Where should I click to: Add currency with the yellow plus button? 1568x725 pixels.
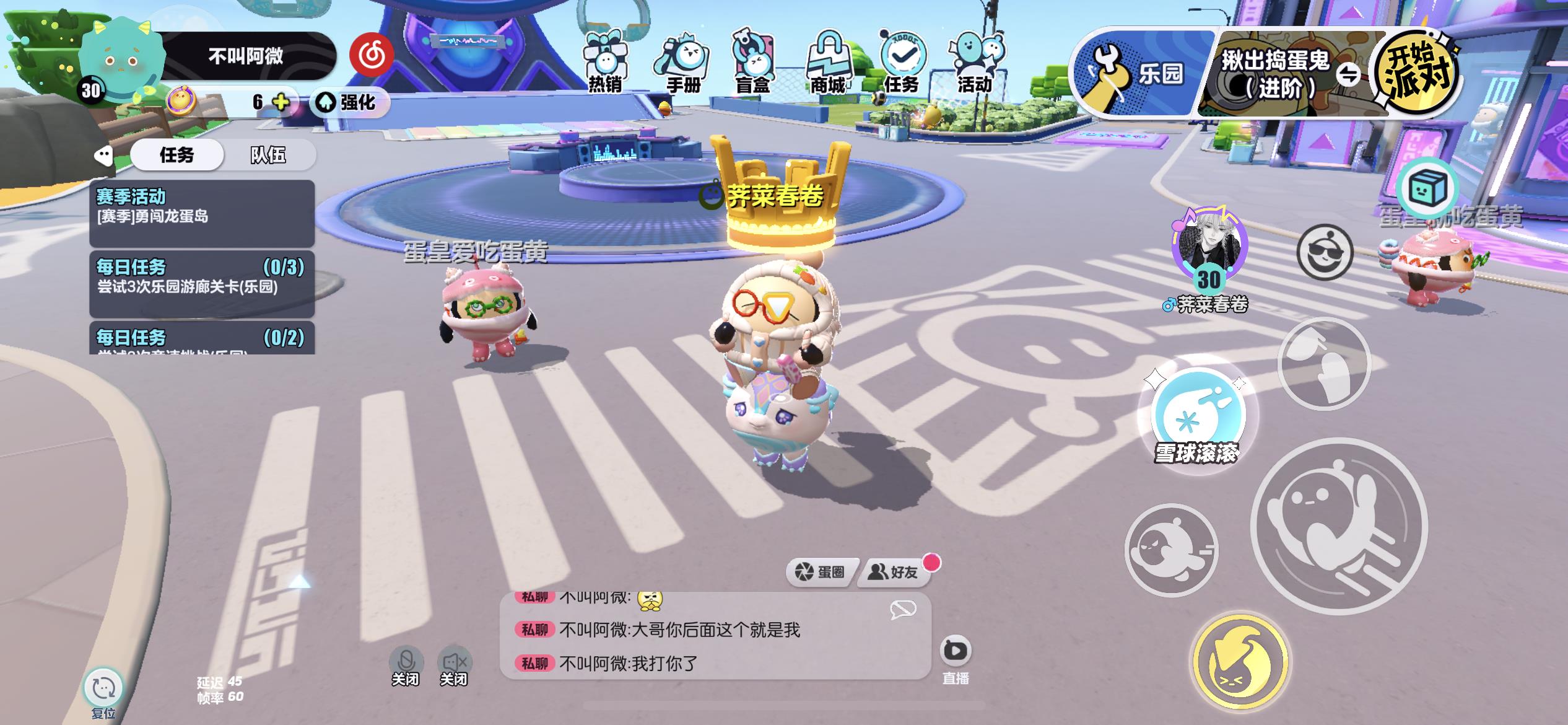pyautogui.click(x=281, y=102)
